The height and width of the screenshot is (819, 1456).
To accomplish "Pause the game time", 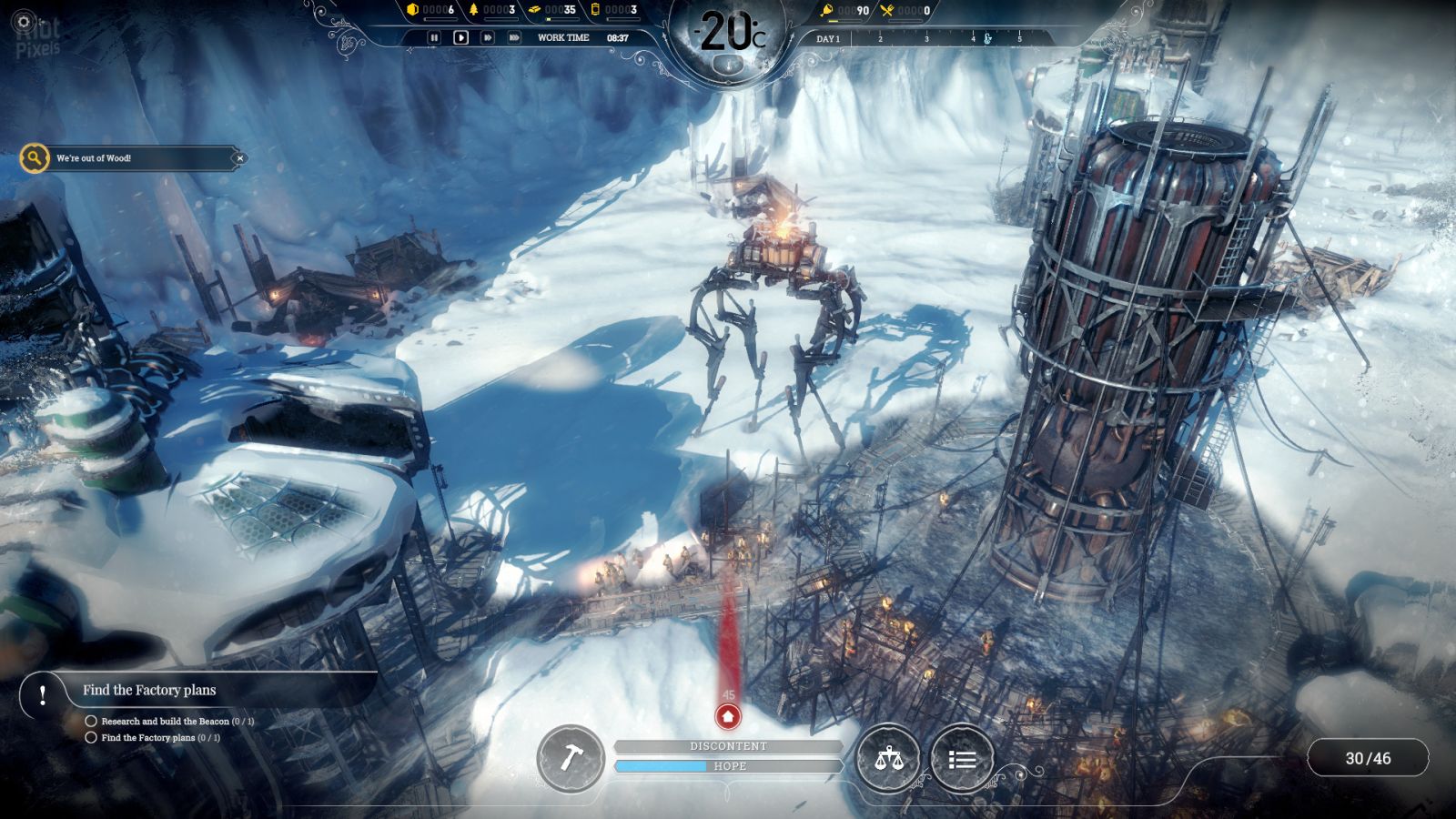I will [x=434, y=37].
